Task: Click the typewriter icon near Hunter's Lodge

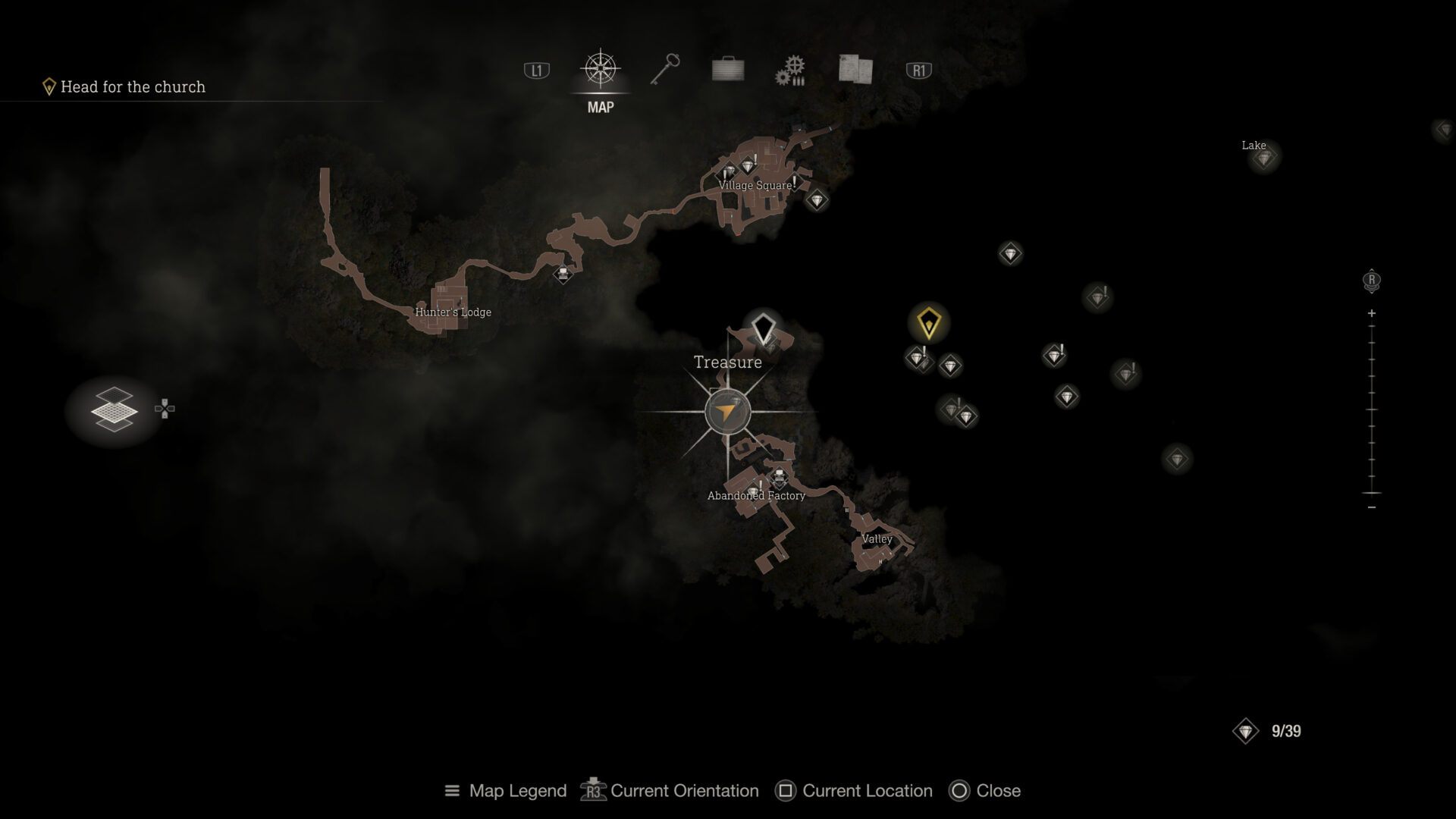Action: click(562, 275)
